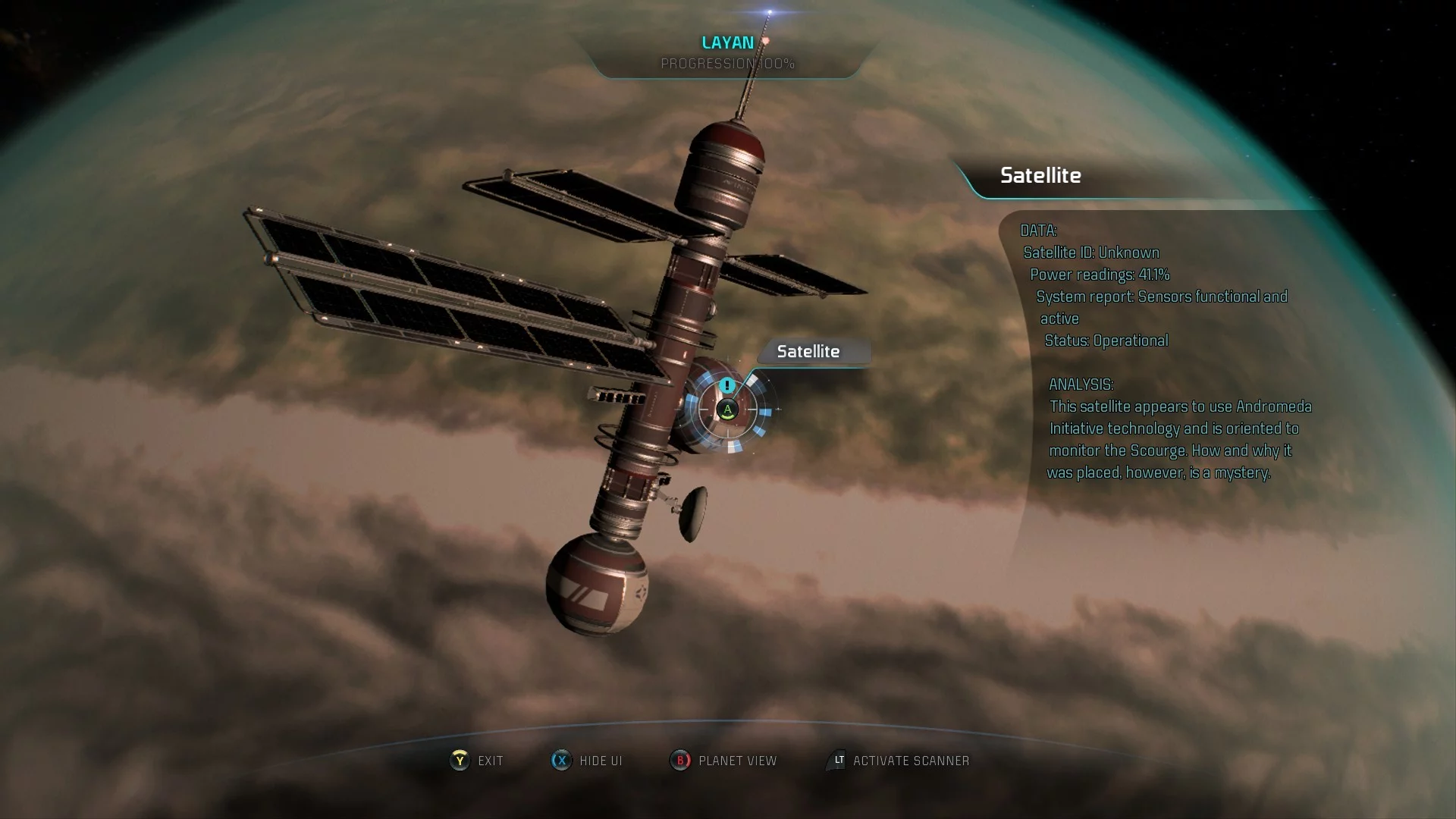
Task: Click the Satellite callout label tag
Action: [808, 352]
